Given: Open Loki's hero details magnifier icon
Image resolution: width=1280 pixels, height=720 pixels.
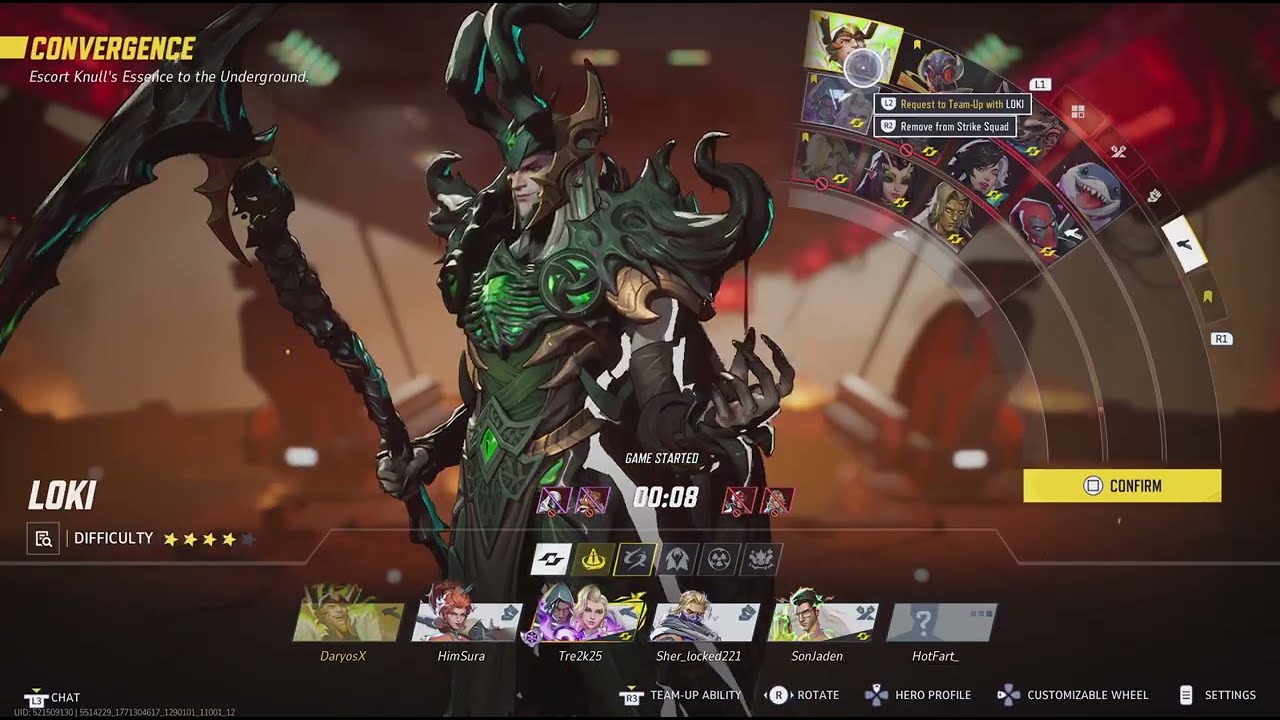Looking at the screenshot, I should pyautogui.click(x=43, y=539).
